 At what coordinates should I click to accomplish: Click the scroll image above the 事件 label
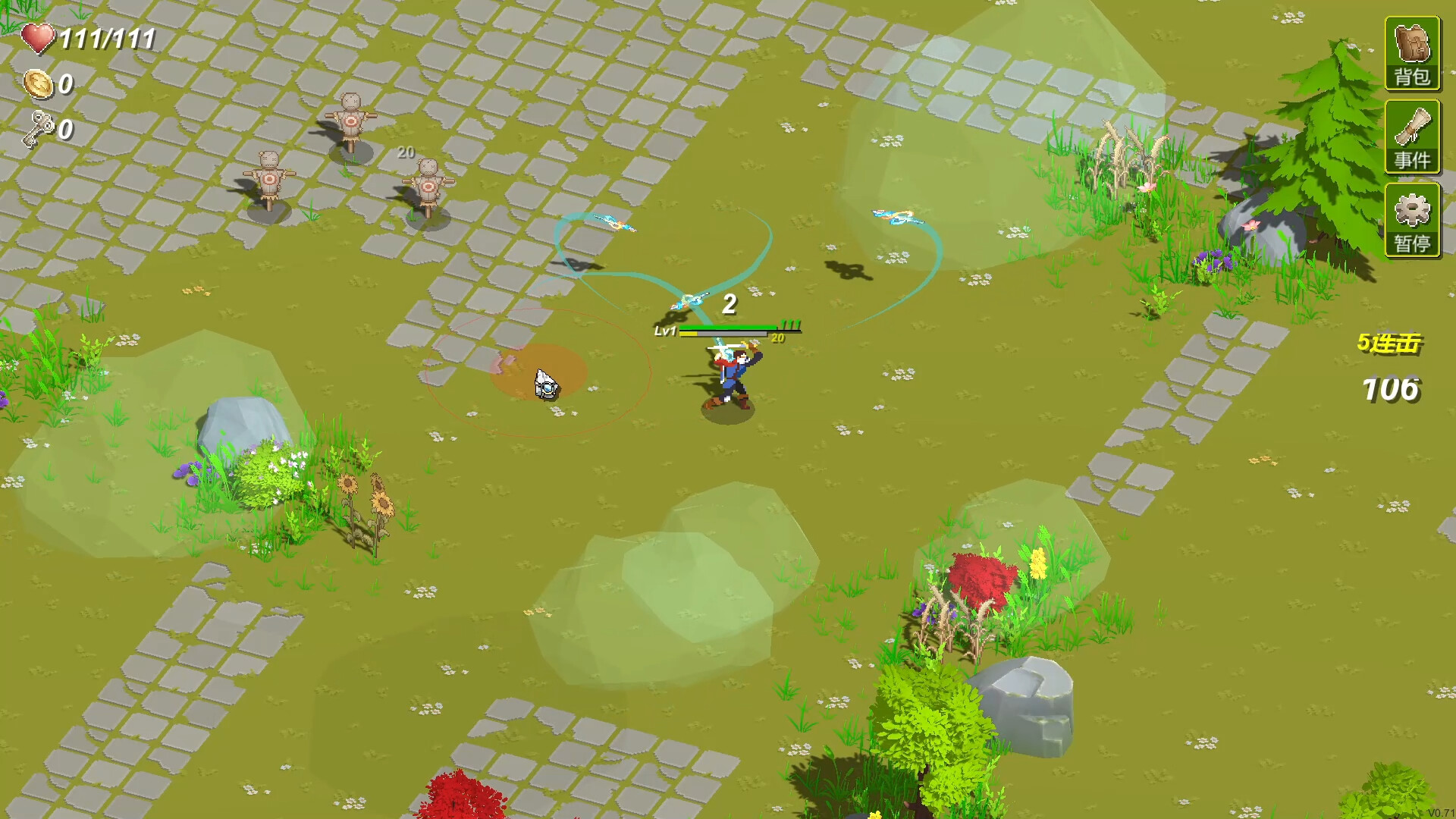tap(1413, 127)
